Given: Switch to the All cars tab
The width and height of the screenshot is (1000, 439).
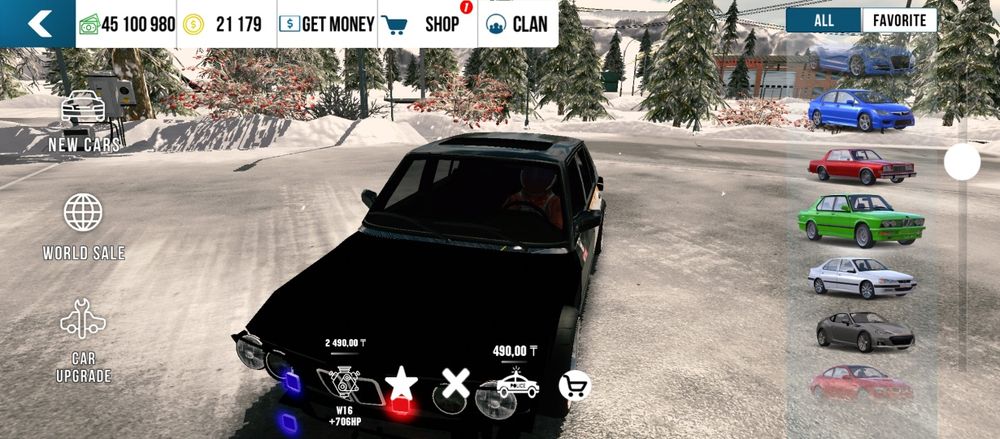Looking at the screenshot, I should (823, 20).
